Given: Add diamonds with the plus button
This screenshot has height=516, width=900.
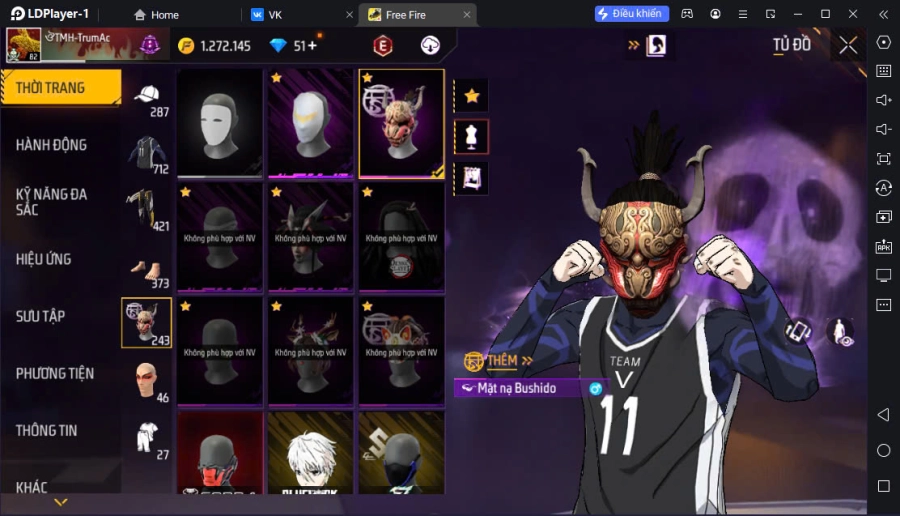Looking at the screenshot, I should coord(312,46).
